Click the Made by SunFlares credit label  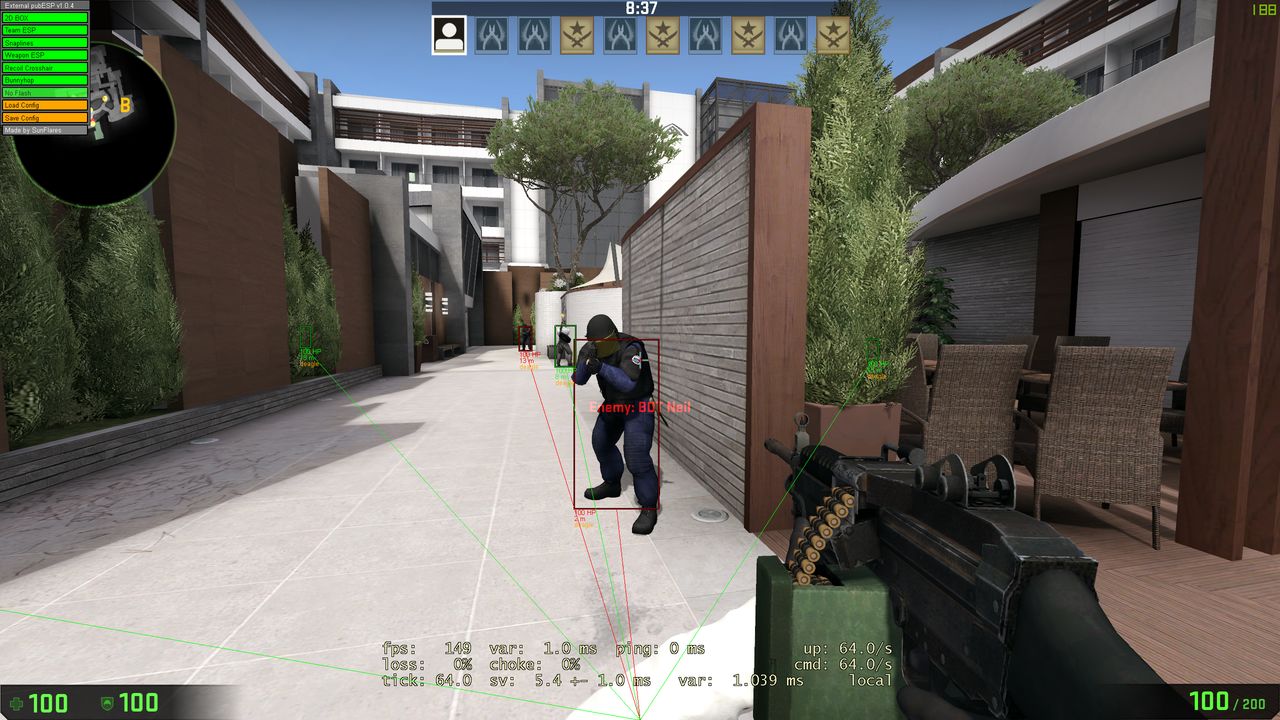(45, 130)
